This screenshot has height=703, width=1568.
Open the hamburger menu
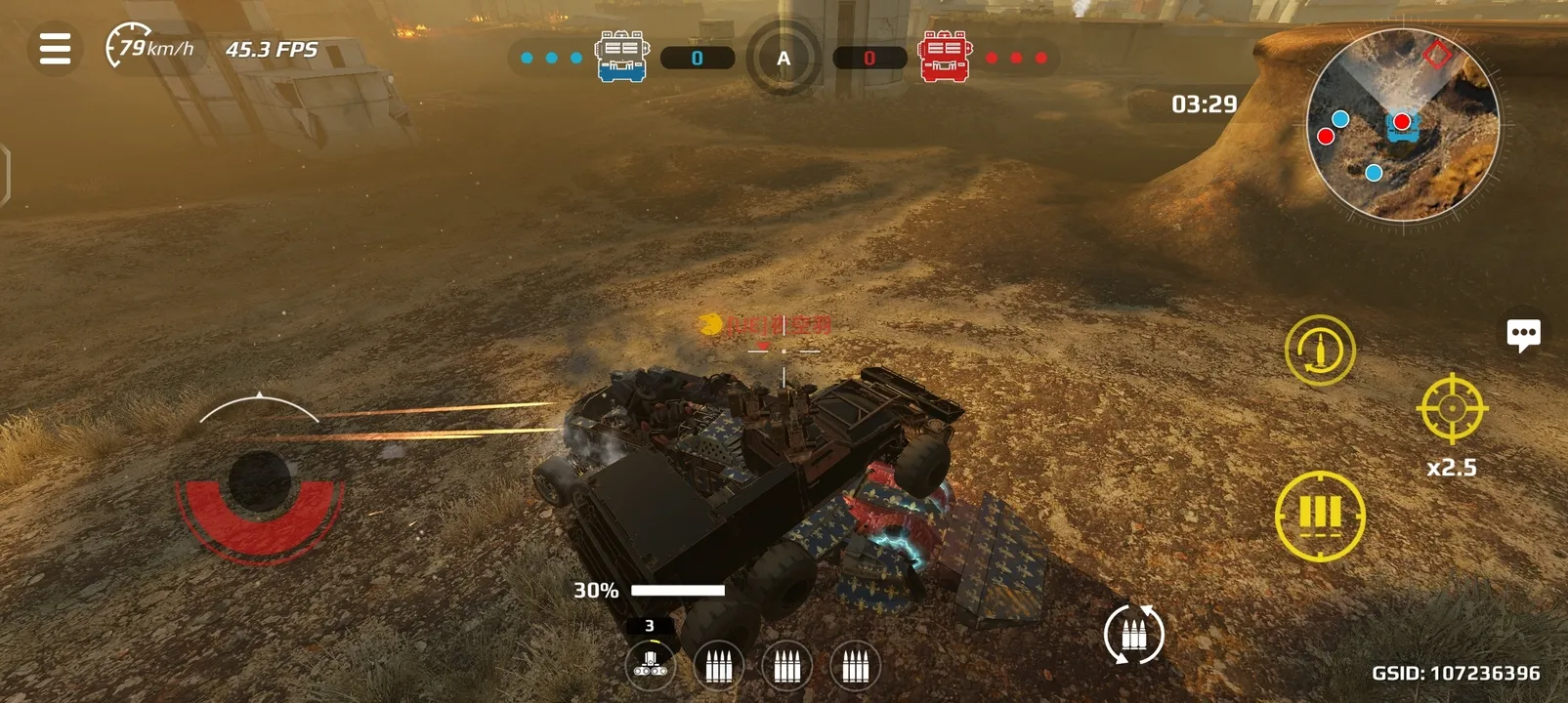click(54, 50)
